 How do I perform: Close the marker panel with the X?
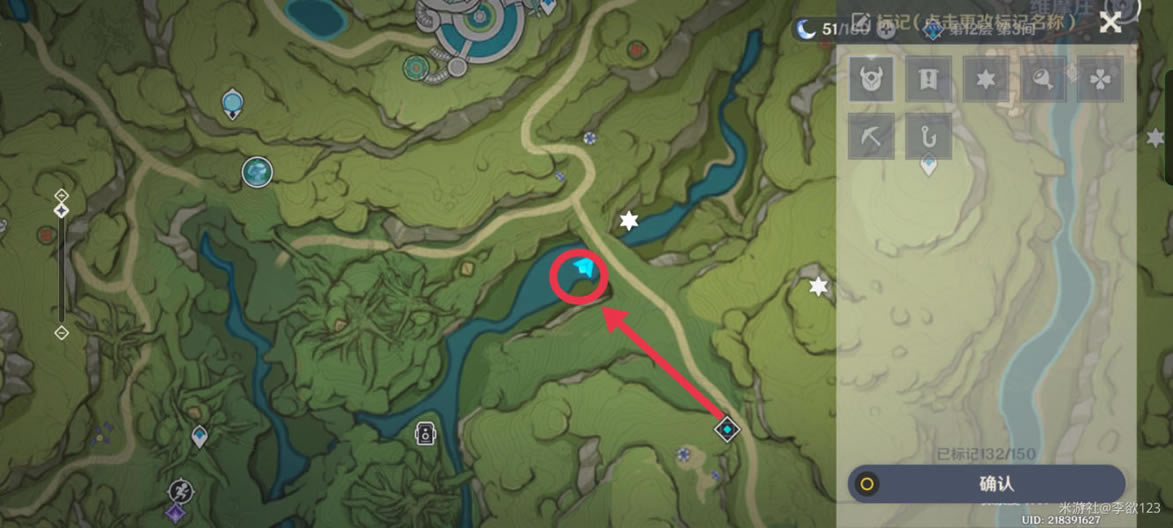click(x=1109, y=23)
